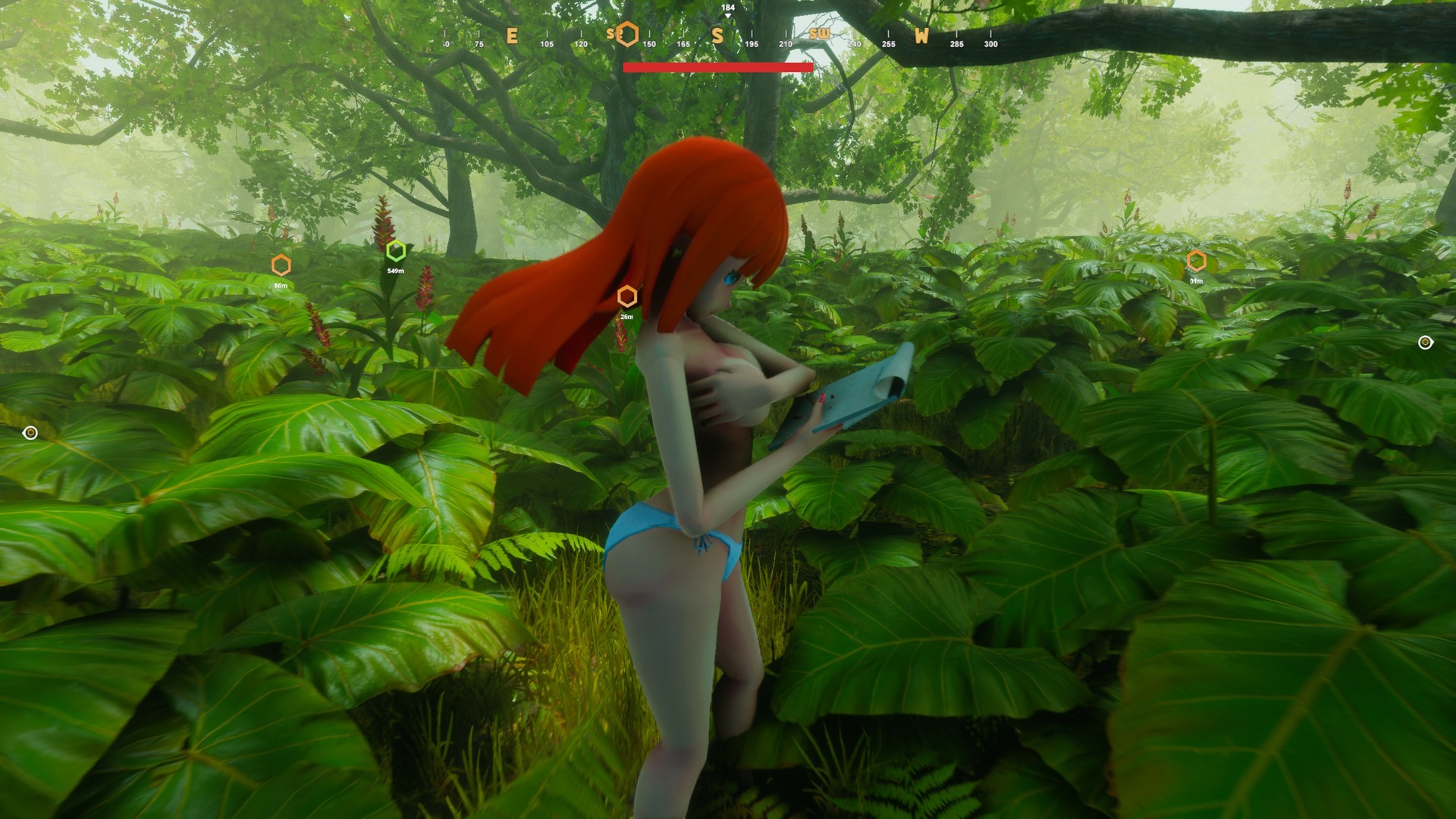Click the 549m distance text under the waypoint
The image size is (1456, 819).
[x=396, y=269]
